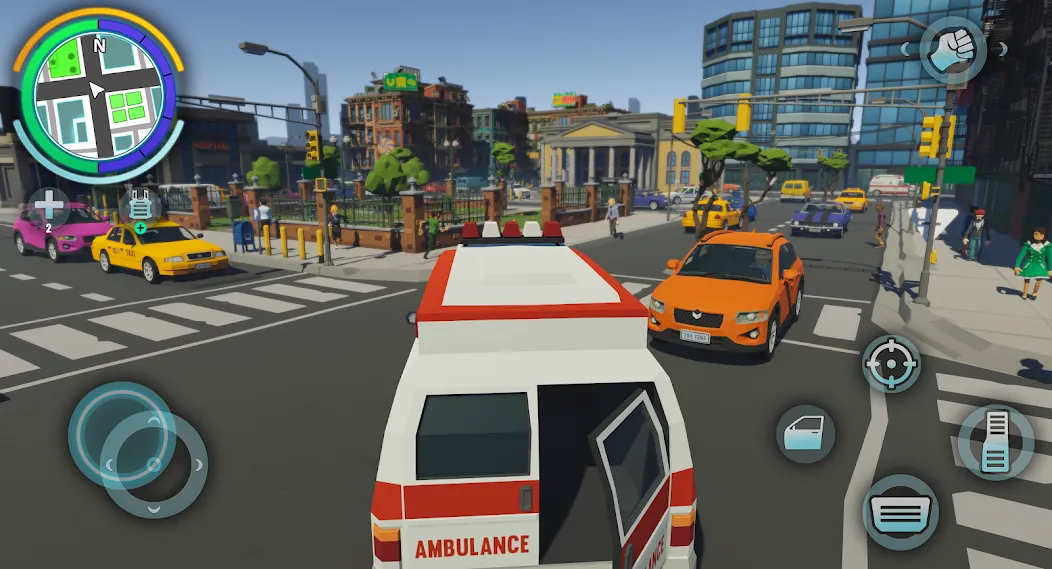Tap the body armor vest icon

tap(139, 207)
